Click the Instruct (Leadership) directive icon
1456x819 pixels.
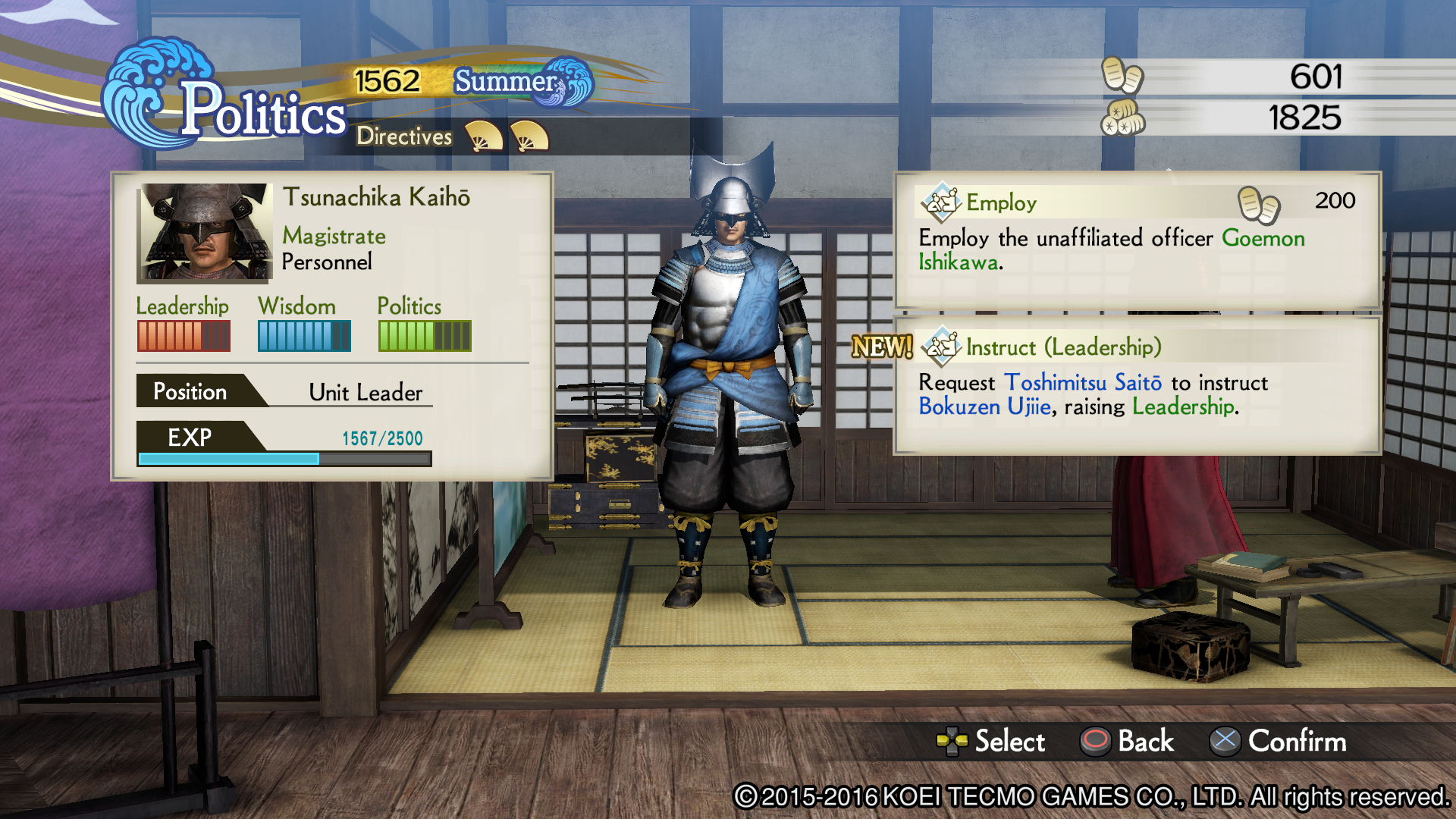click(x=940, y=347)
